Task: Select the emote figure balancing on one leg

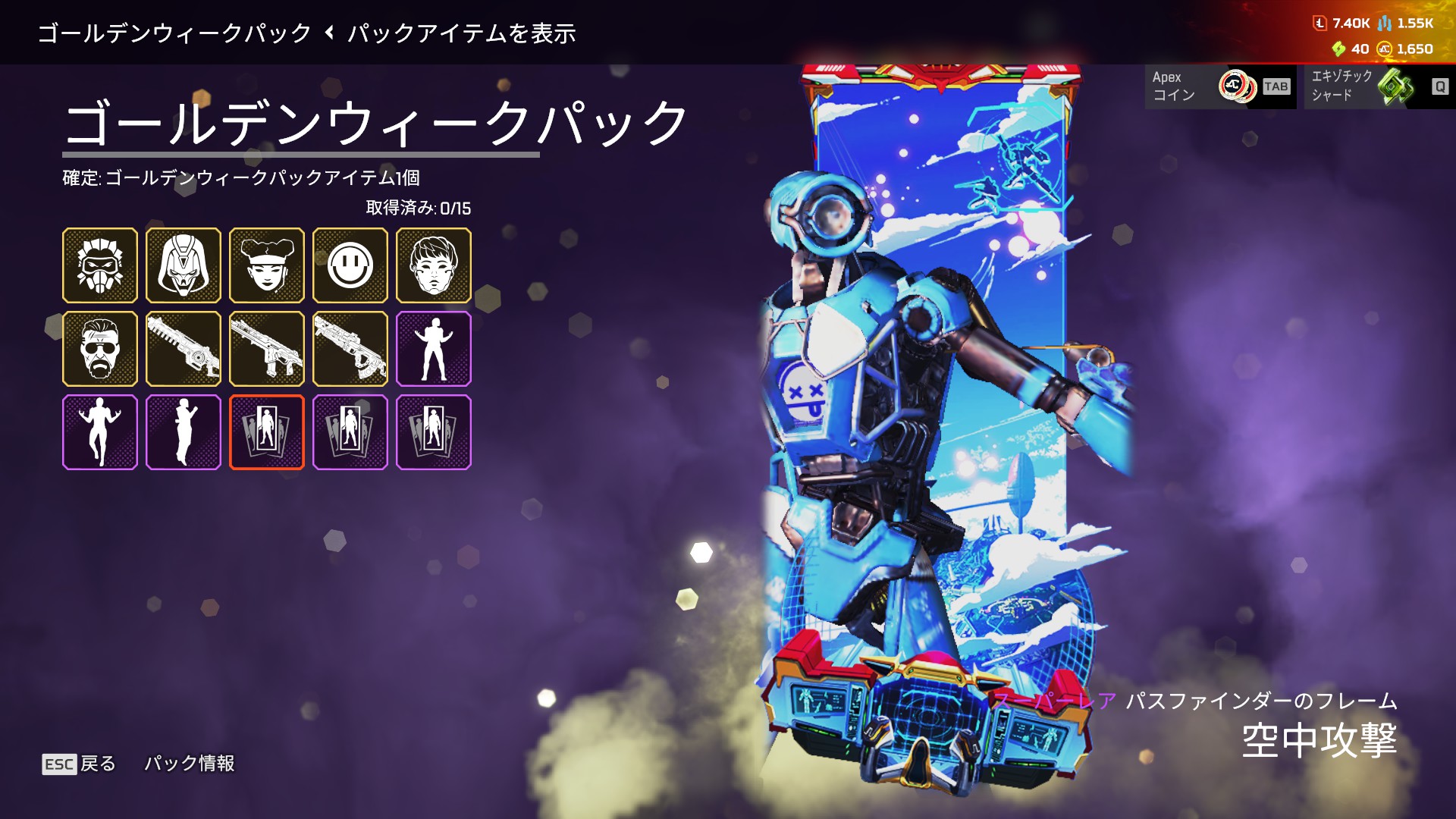Action: [x=100, y=432]
